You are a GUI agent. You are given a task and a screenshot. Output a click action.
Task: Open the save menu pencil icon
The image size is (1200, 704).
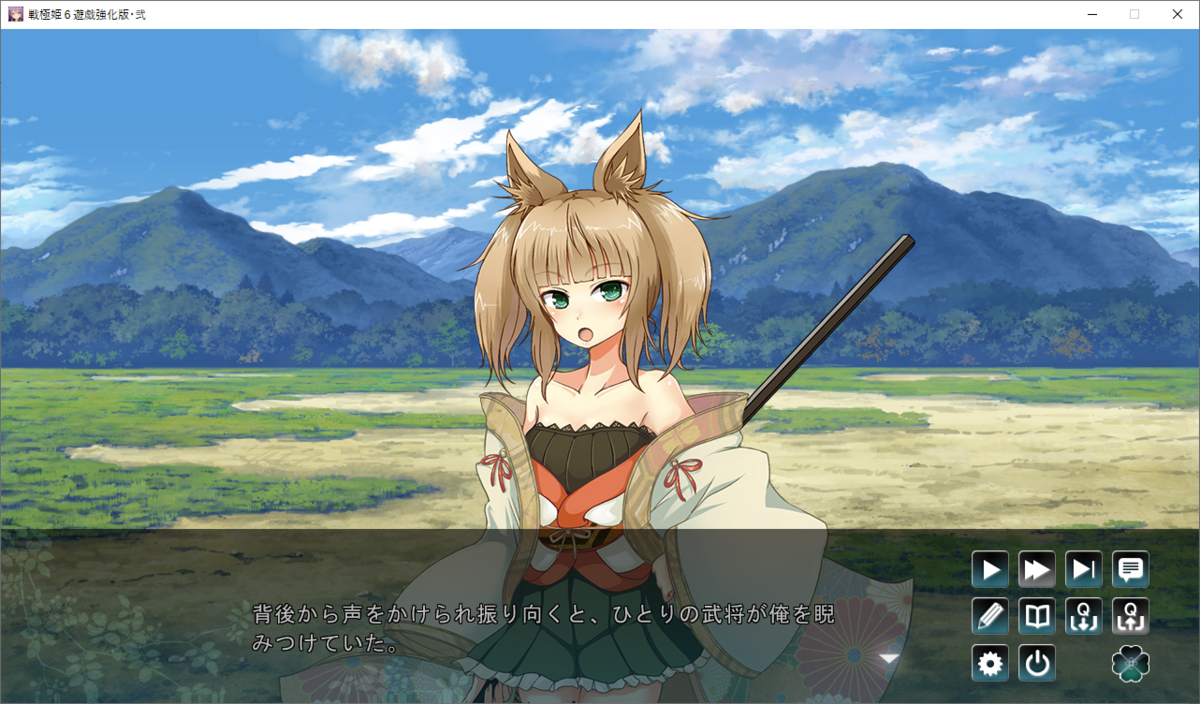coord(990,617)
